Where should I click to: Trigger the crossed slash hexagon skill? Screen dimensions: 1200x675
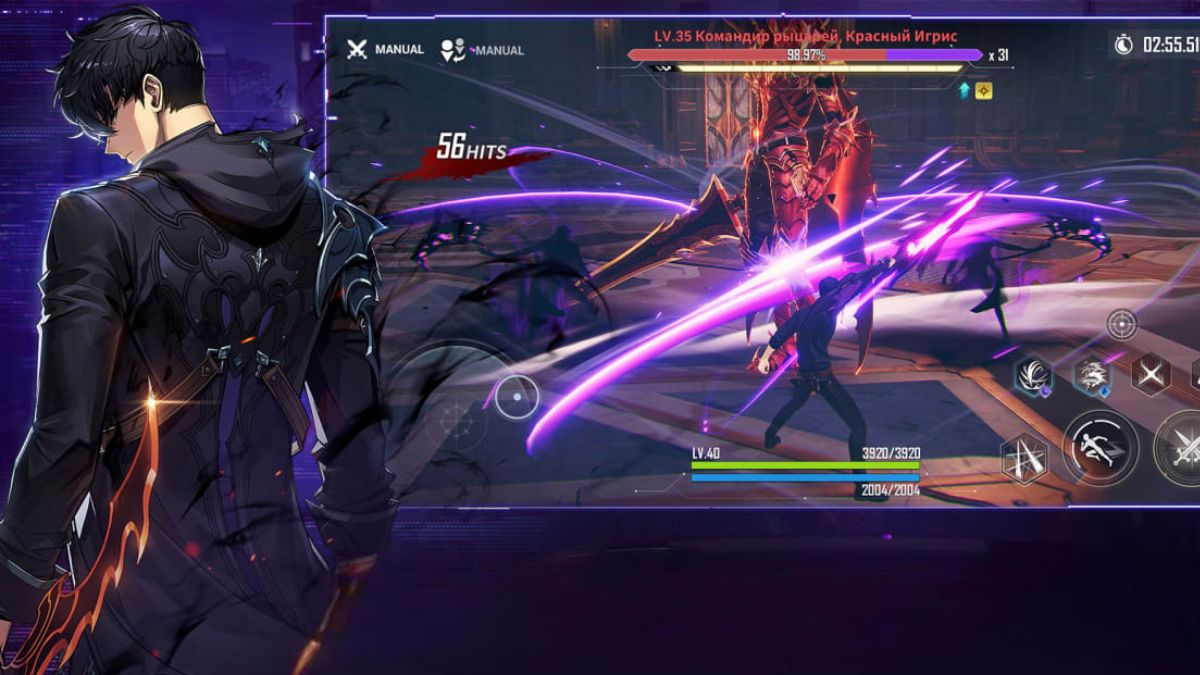point(1150,374)
